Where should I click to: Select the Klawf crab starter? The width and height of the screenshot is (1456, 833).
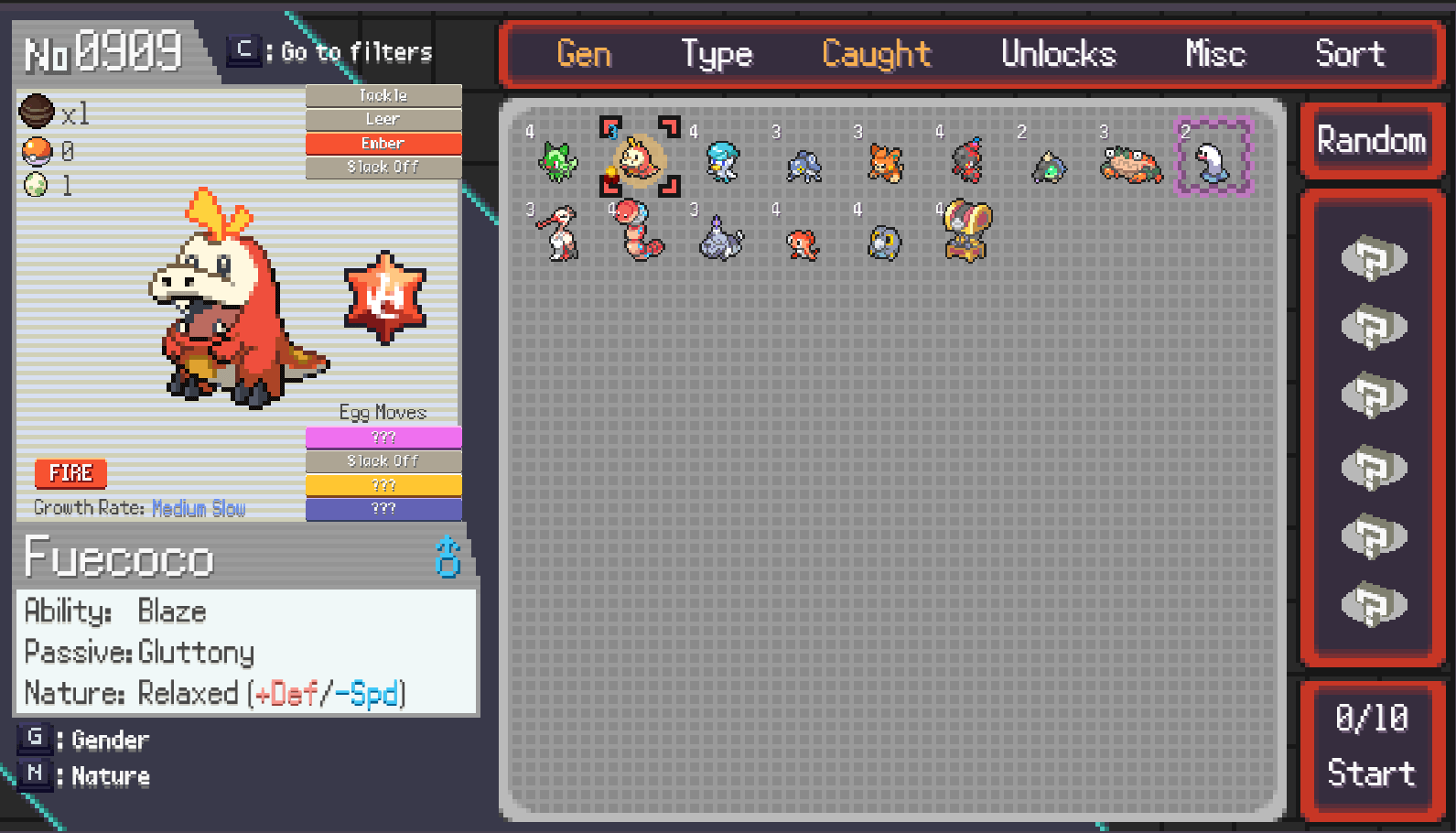1132,165
